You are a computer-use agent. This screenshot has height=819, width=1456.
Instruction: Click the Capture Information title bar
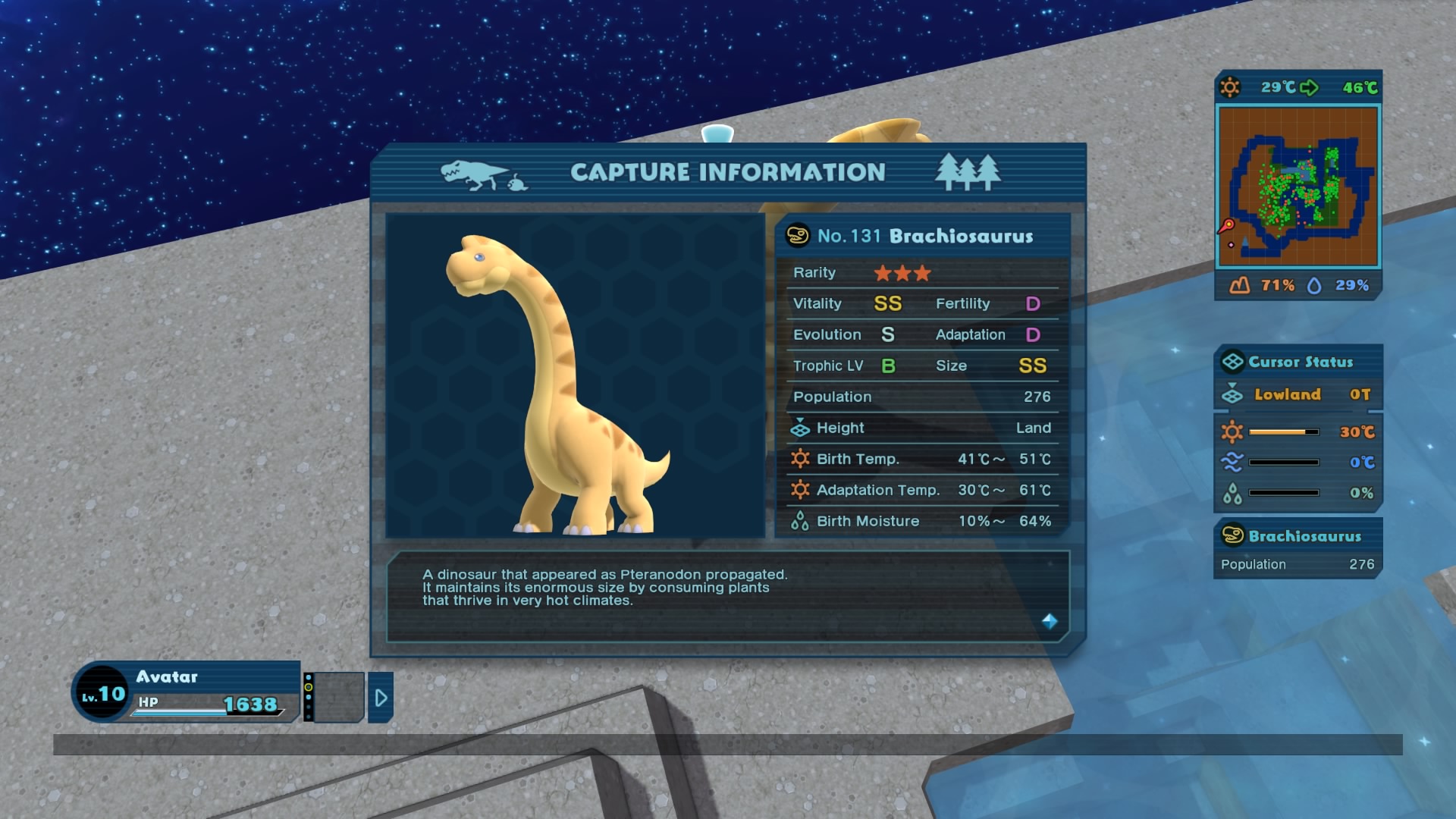(728, 172)
